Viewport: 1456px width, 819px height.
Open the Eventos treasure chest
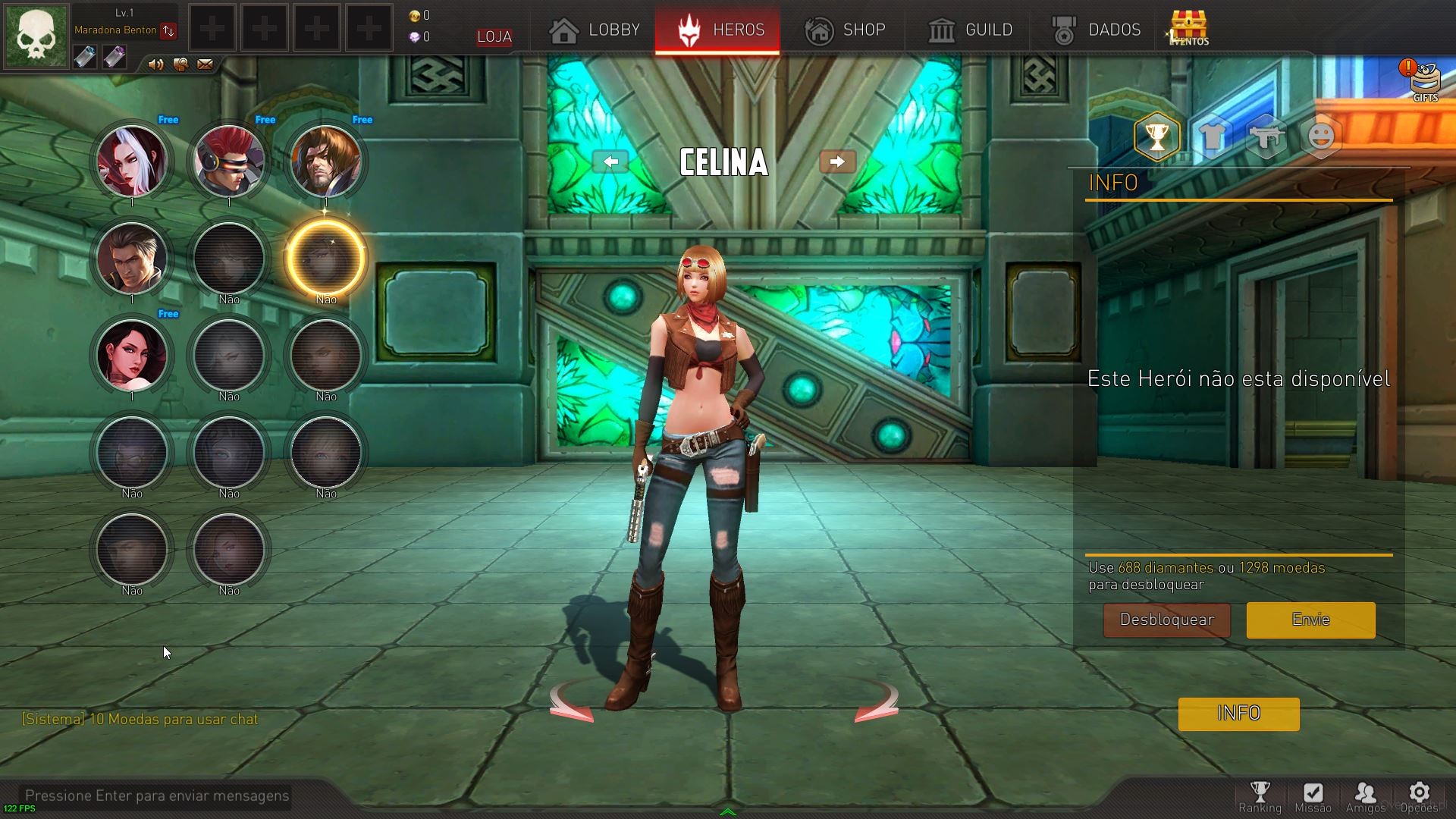click(x=1188, y=28)
